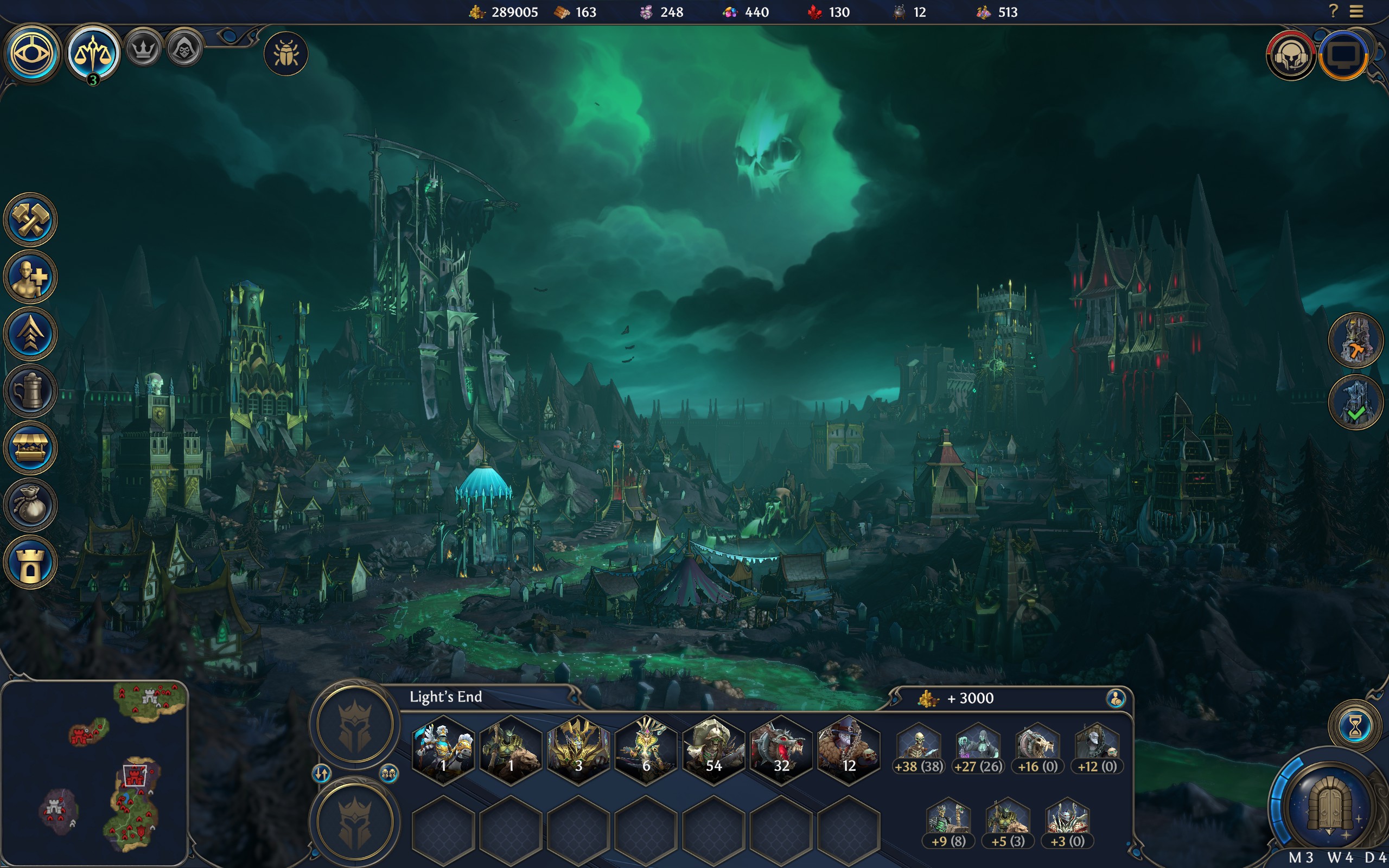The width and height of the screenshot is (1389, 868).
Task: Click the crown kingdom icon
Action: click(x=143, y=49)
